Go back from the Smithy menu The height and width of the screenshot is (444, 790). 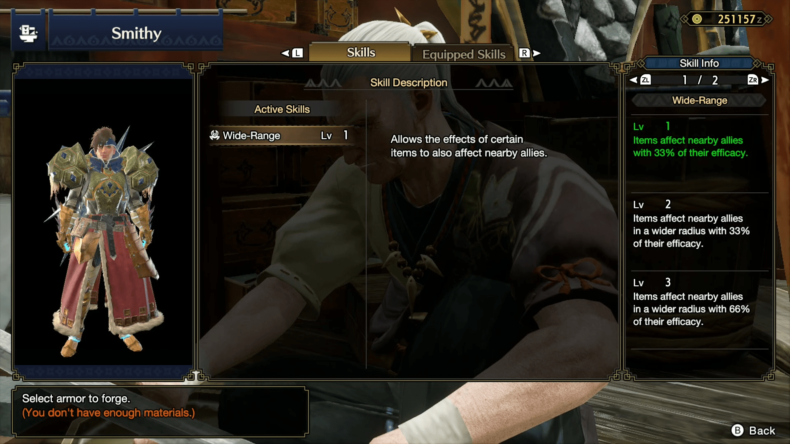(x=753, y=430)
